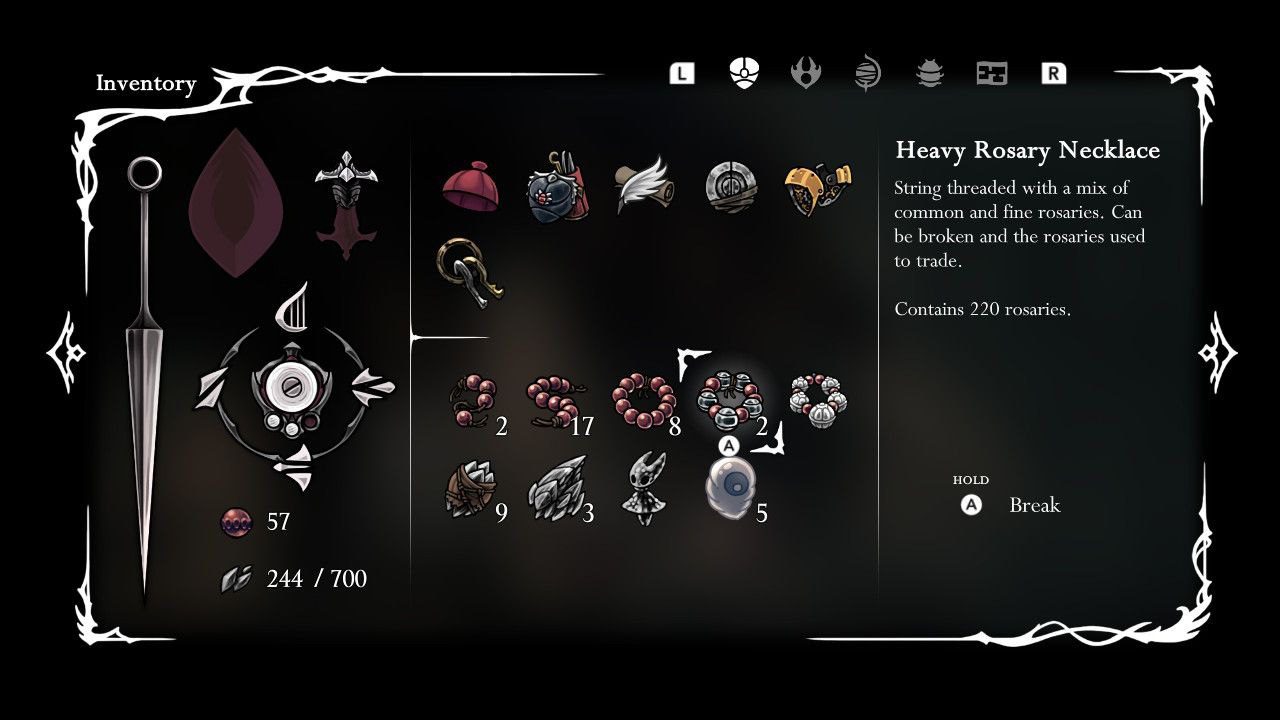Viewport: 1280px width, 720px height.
Task: Pick the small horned doll figure item
Action: (x=641, y=487)
